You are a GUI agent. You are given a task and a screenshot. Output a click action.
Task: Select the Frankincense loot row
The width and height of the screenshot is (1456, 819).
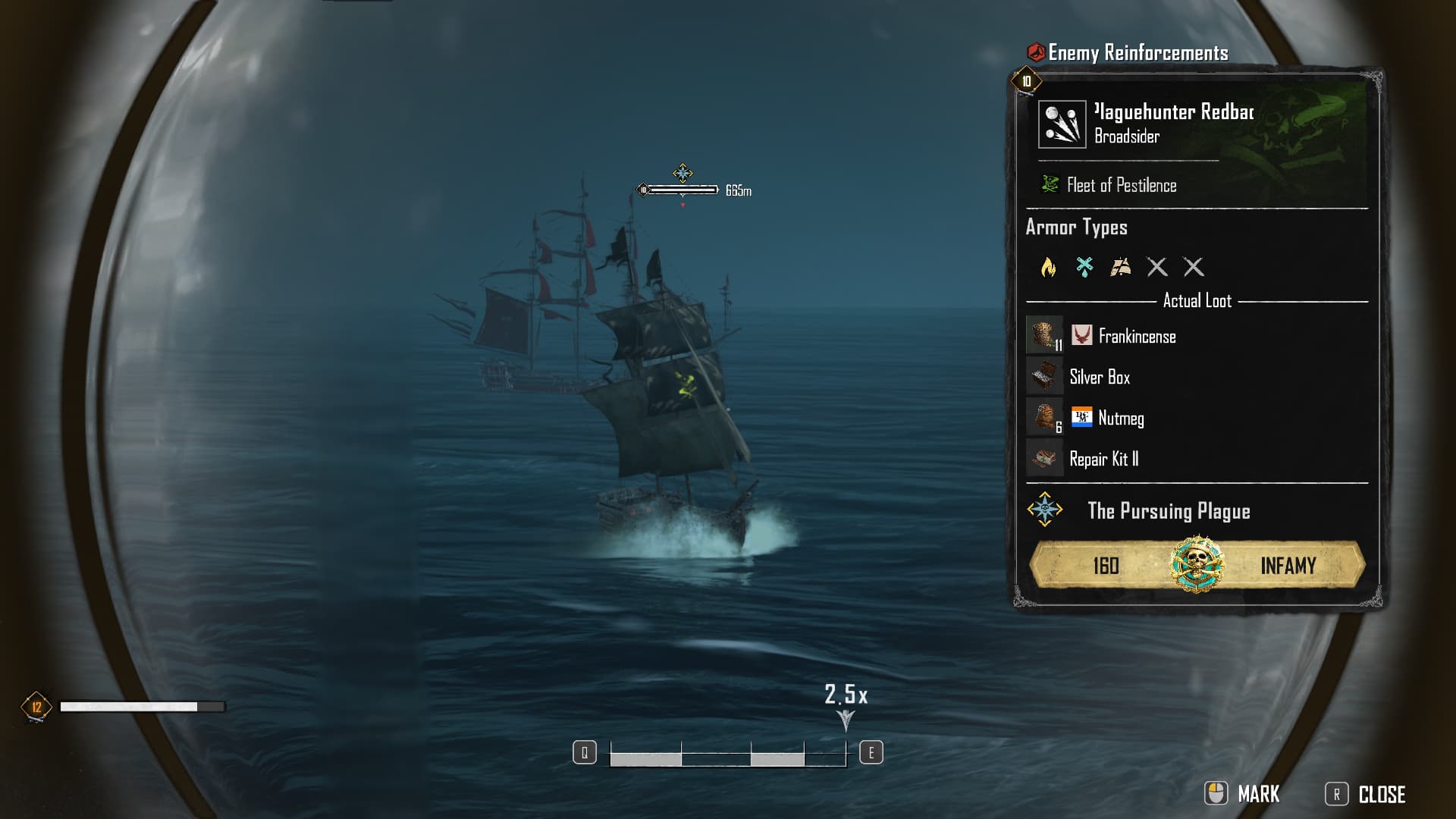point(1137,336)
